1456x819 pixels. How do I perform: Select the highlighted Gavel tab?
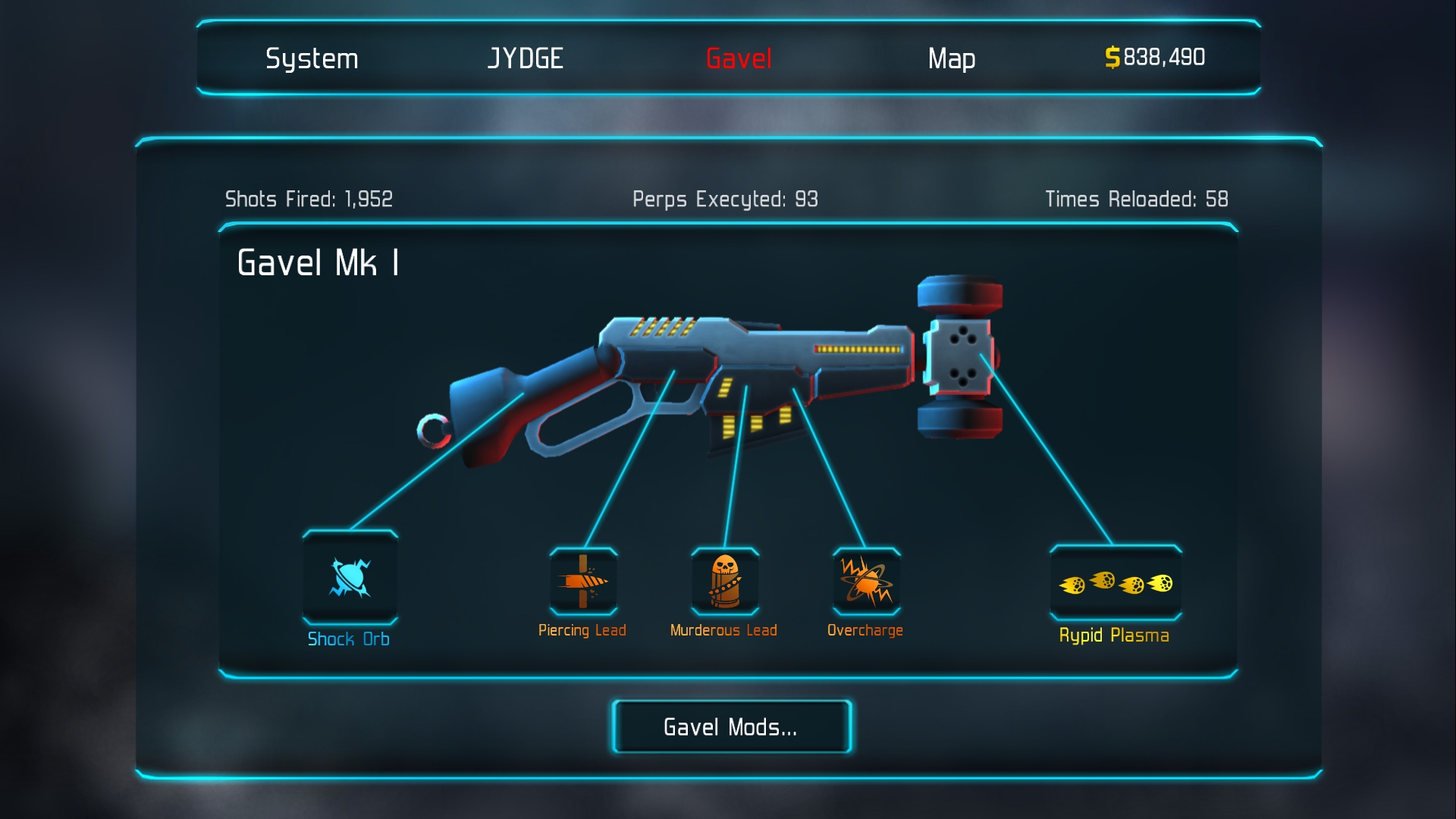tap(737, 58)
